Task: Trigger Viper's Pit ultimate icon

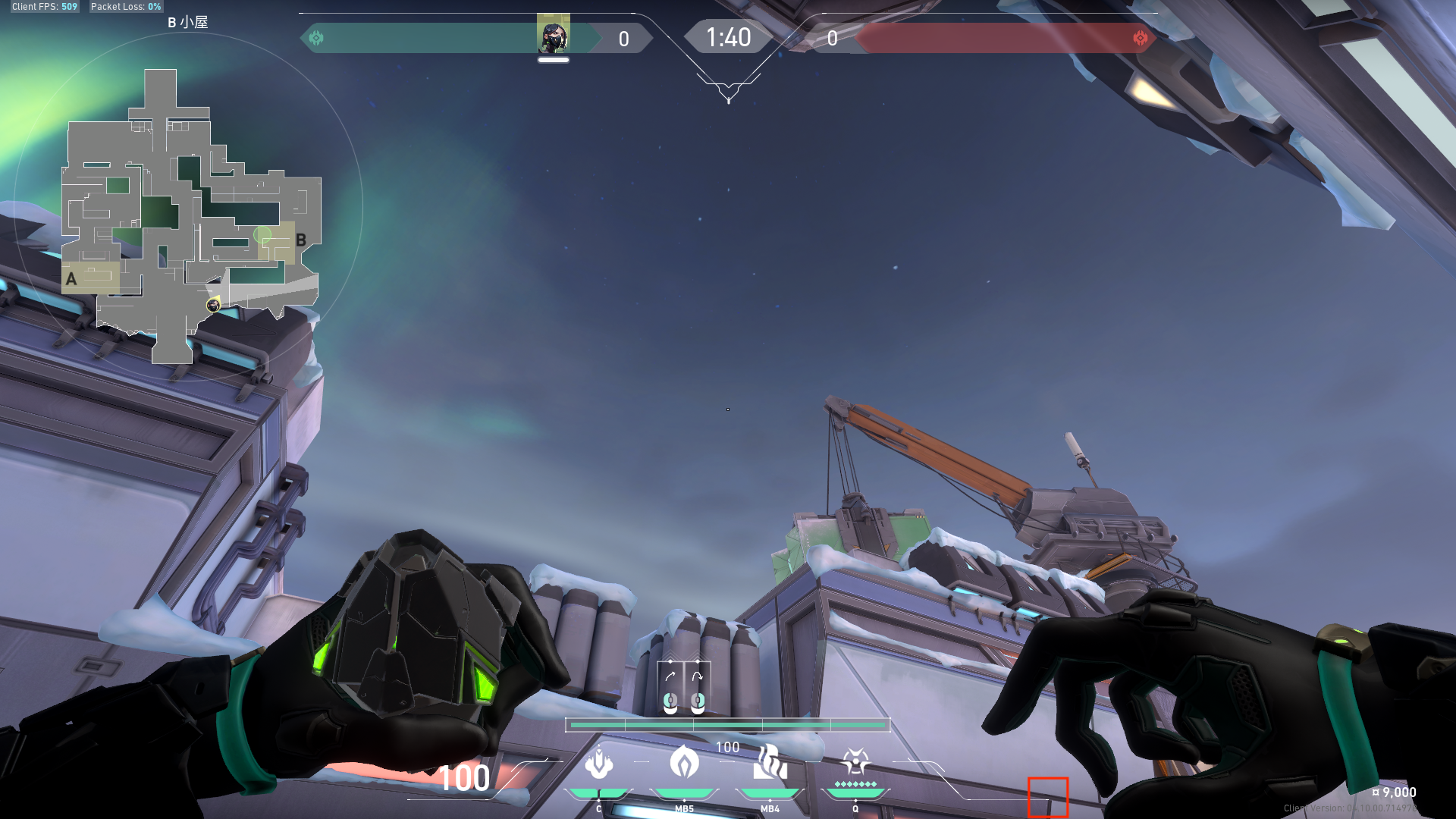Action: pos(855,762)
